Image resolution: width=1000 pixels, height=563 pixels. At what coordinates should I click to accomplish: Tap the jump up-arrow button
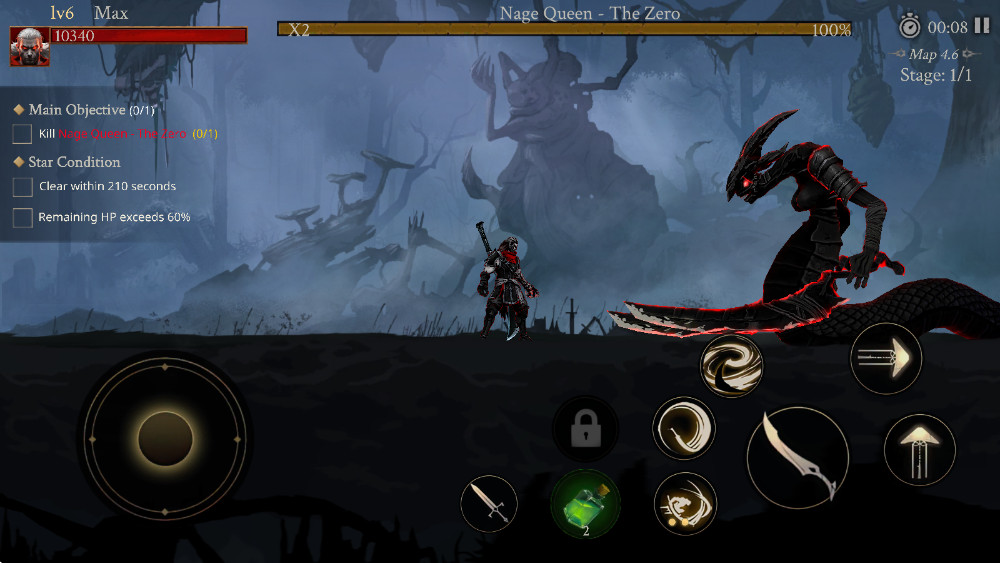pyautogui.click(x=919, y=450)
